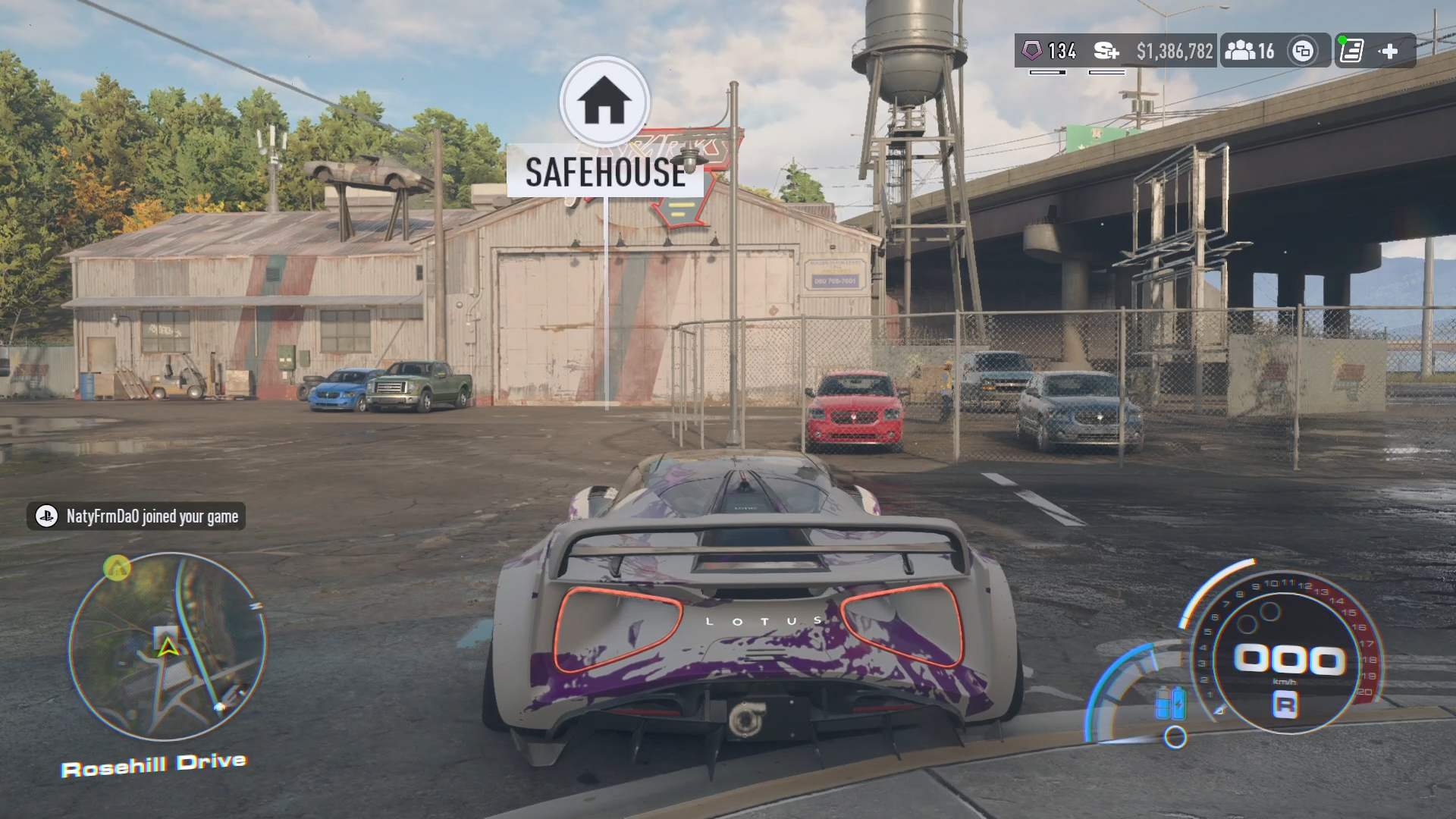The width and height of the screenshot is (1456, 819).
Task: Click the NatyFrmDa0 joined your game notification
Action: 136,516
